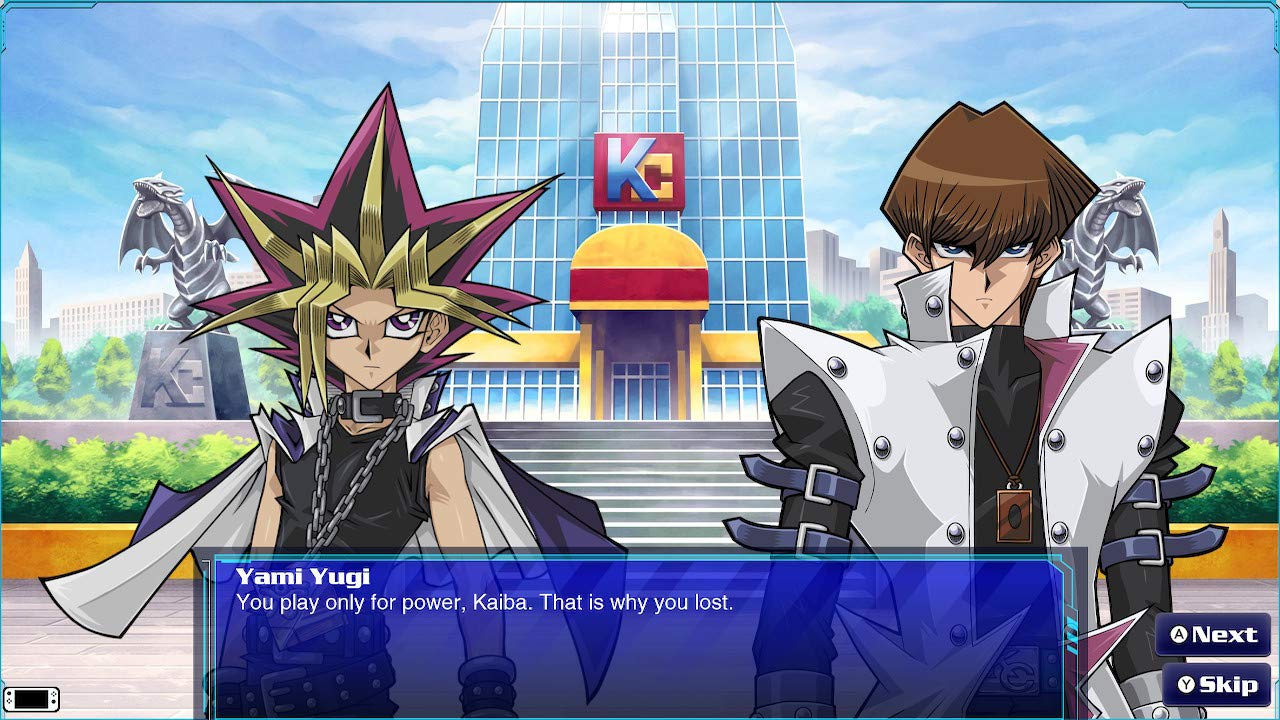
Task: Select the handheld controller indicator icon
Action: coord(30,700)
